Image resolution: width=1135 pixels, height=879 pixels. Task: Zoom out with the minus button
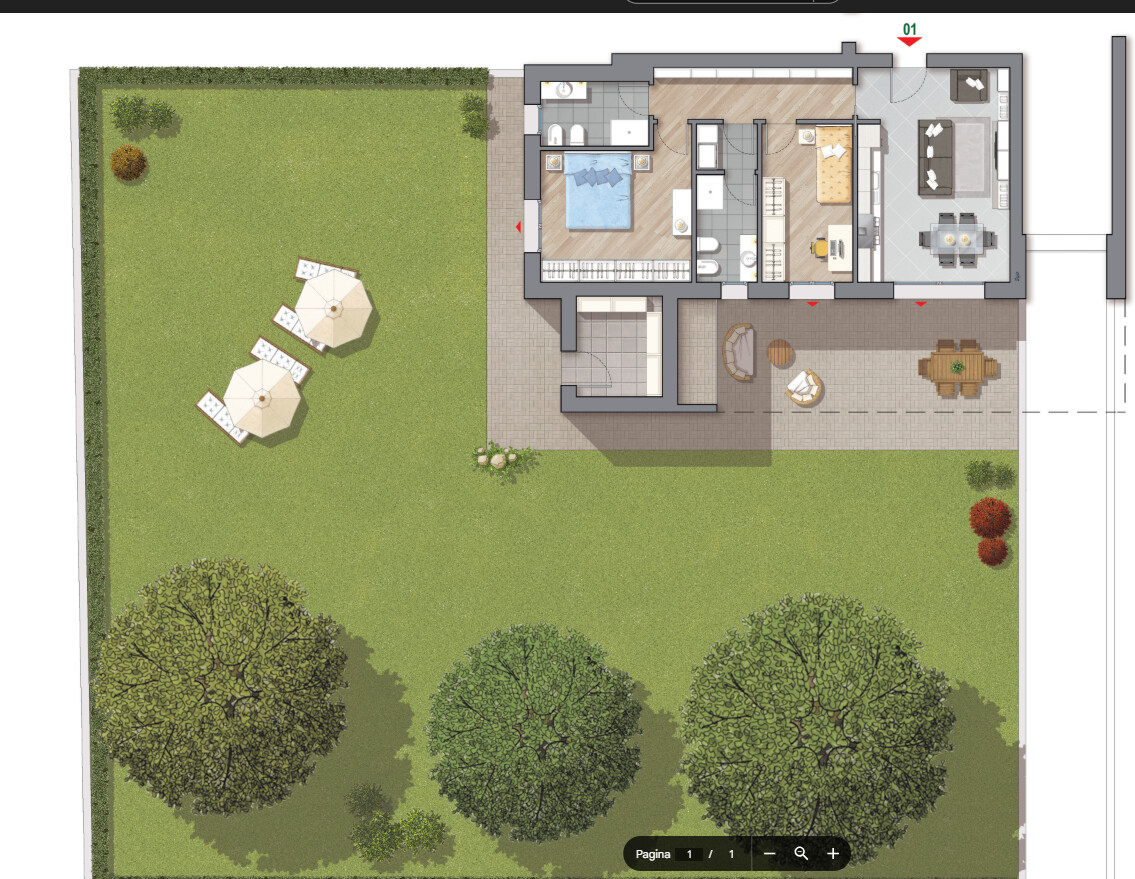coord(769,854)
